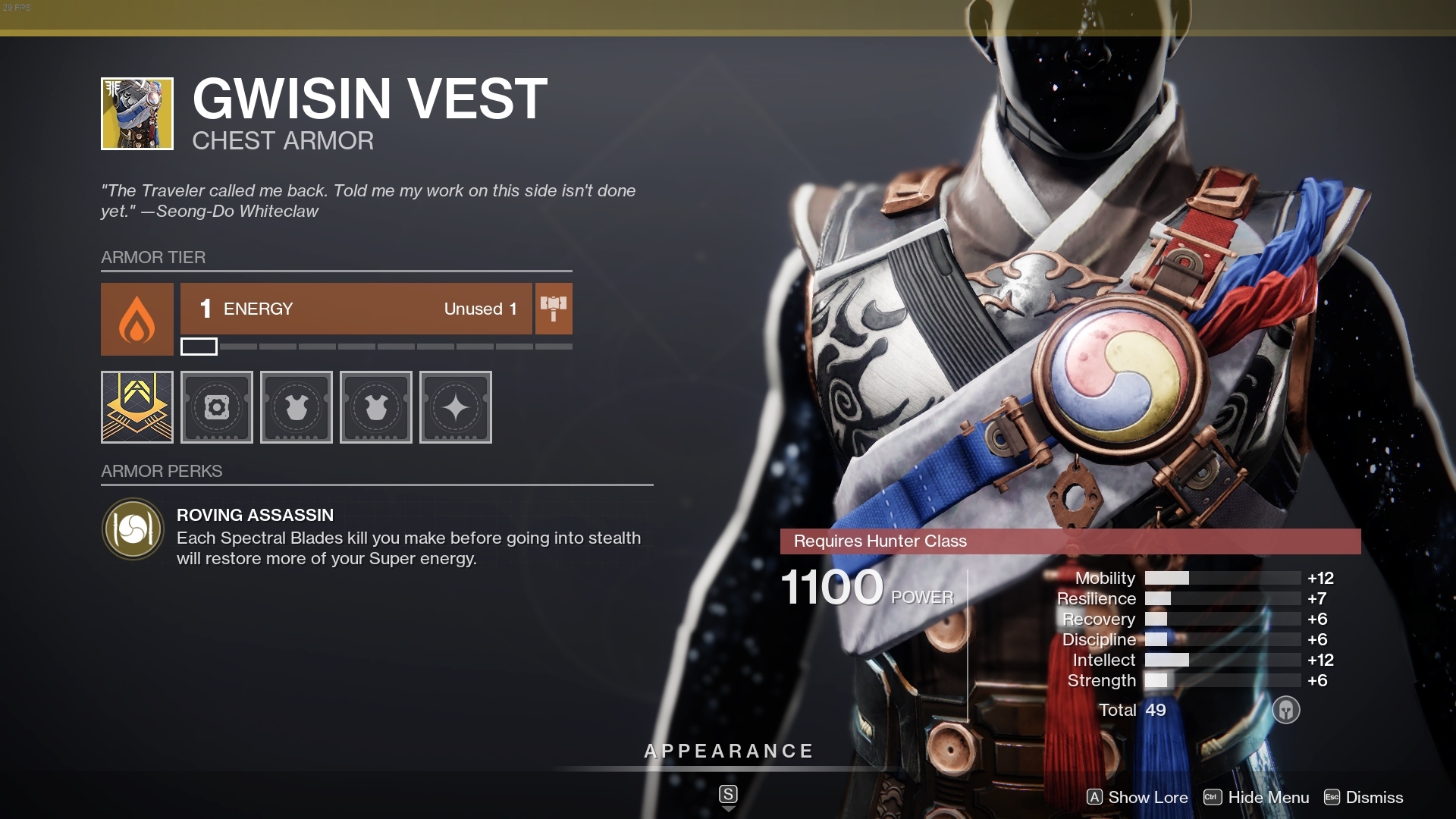The image size is (1456, 819).
Task: Select the Roving Assassin perk icon
Action: coord(133,529)
